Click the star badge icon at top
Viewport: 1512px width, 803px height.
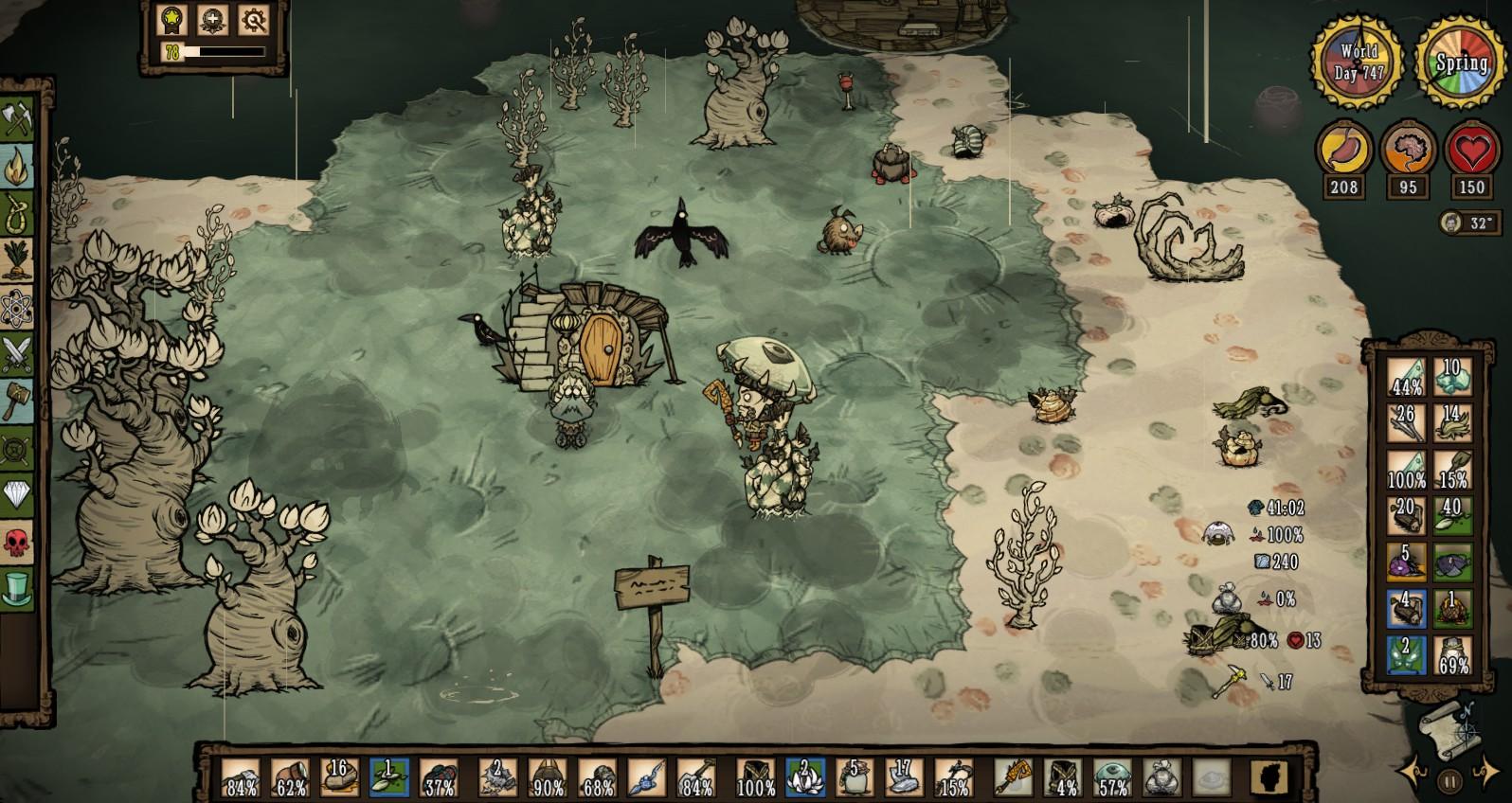(173, 20)
